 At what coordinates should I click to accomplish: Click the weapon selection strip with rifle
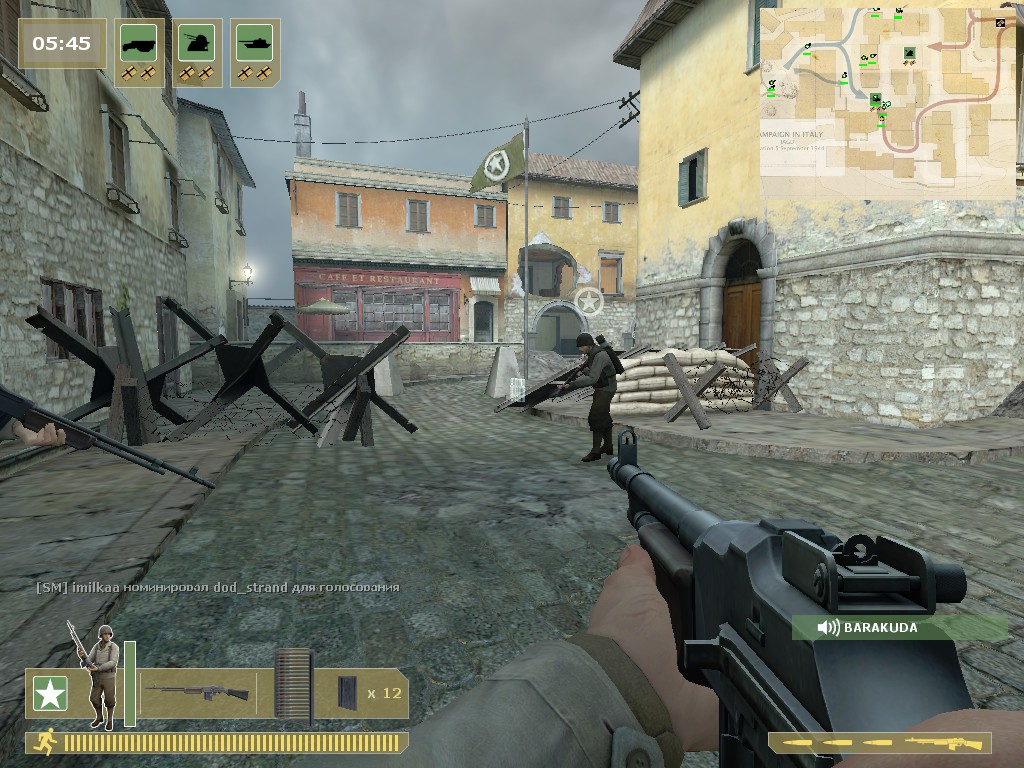[x=880, y=743]
